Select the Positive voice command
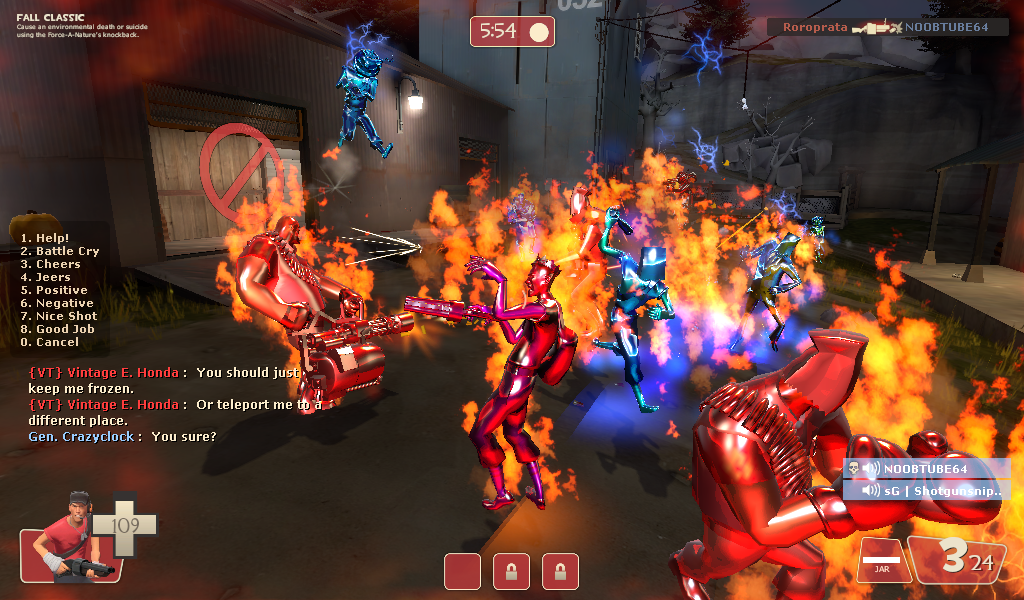Viewport: 1024px width, 600px height. tap(54, 290)
